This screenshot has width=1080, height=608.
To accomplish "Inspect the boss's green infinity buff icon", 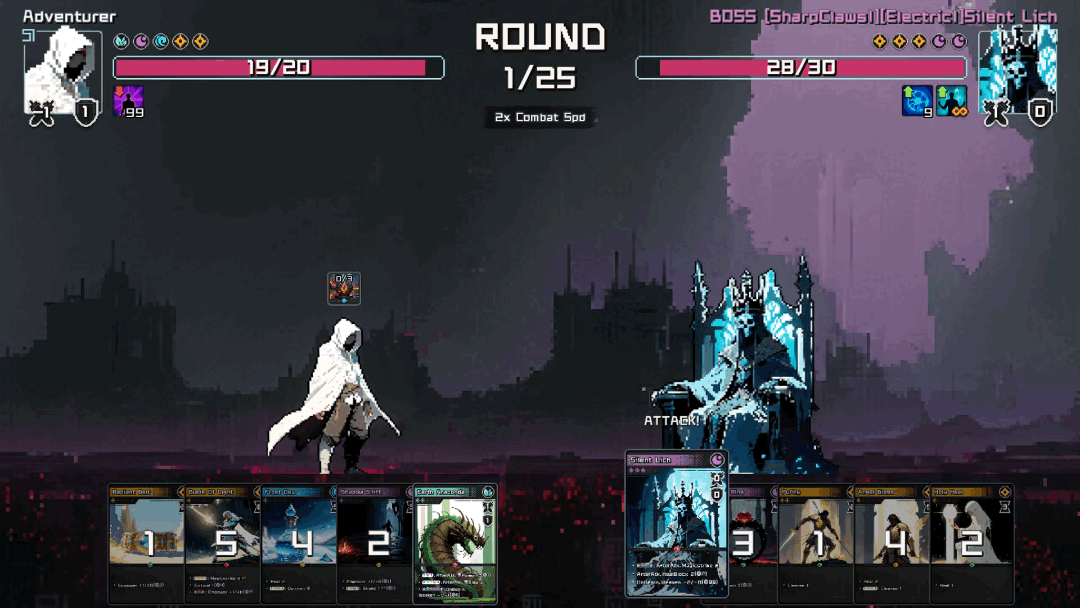I will [951, 100].
